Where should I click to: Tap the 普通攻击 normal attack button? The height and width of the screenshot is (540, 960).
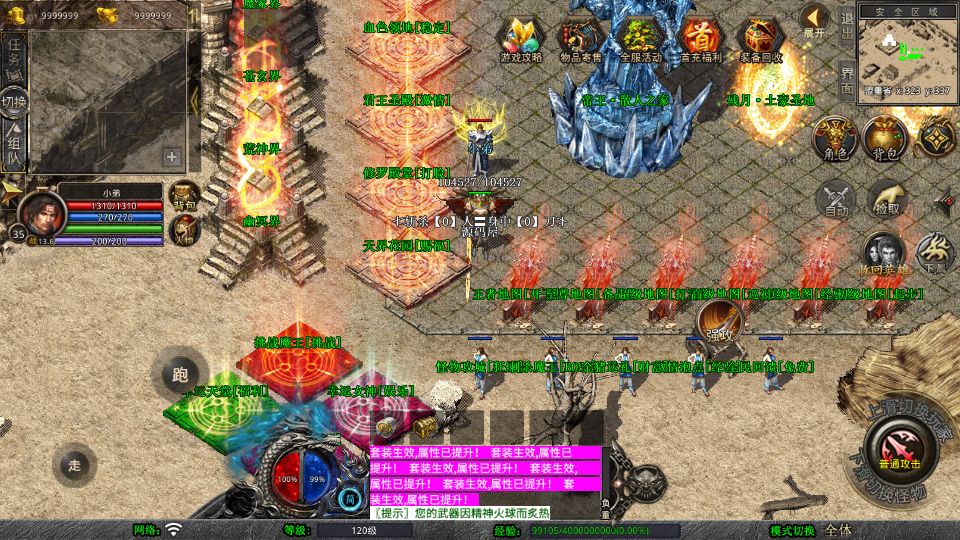tap(899, 446)
